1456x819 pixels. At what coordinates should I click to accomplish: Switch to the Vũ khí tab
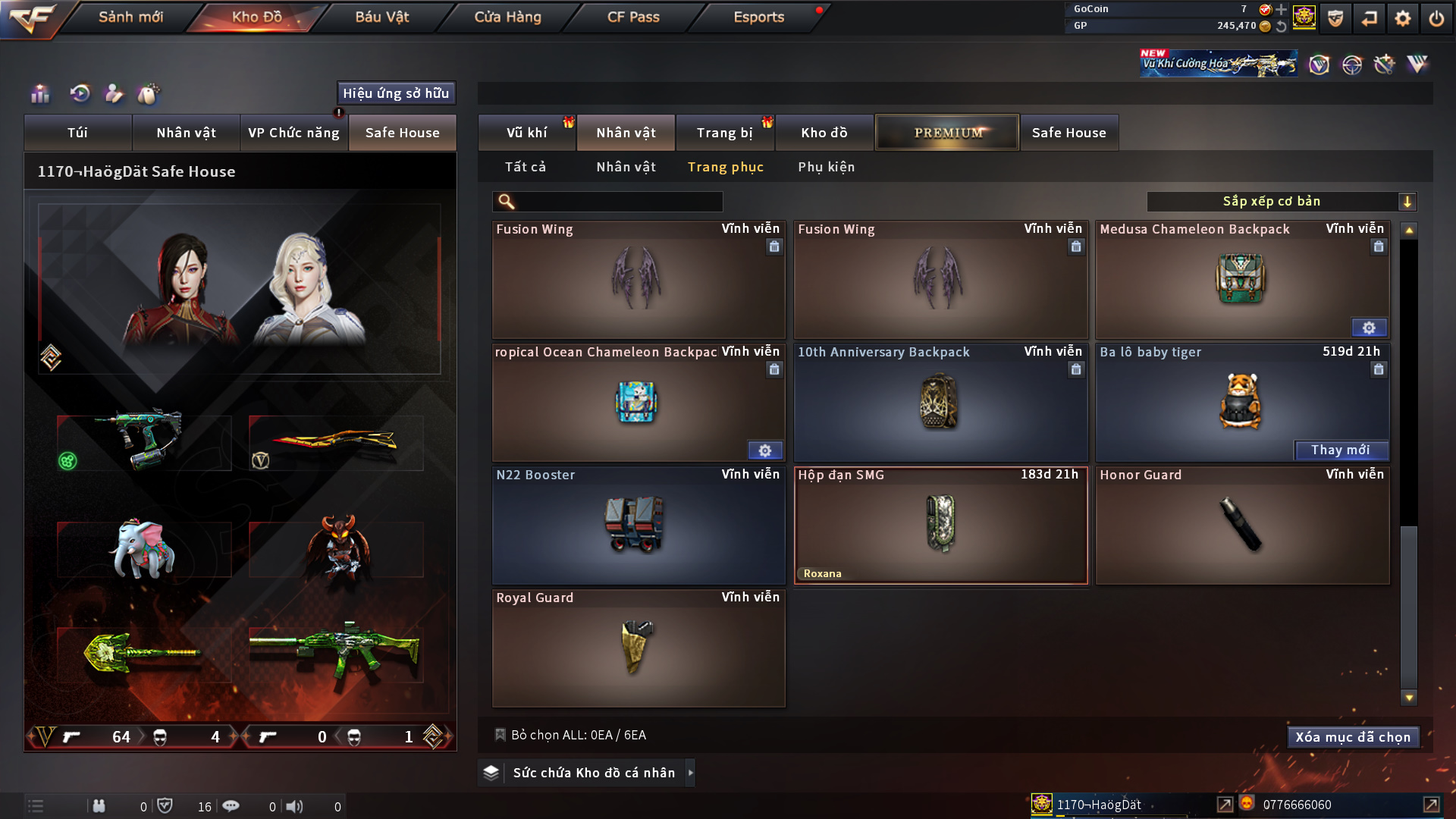coord(526,133)
